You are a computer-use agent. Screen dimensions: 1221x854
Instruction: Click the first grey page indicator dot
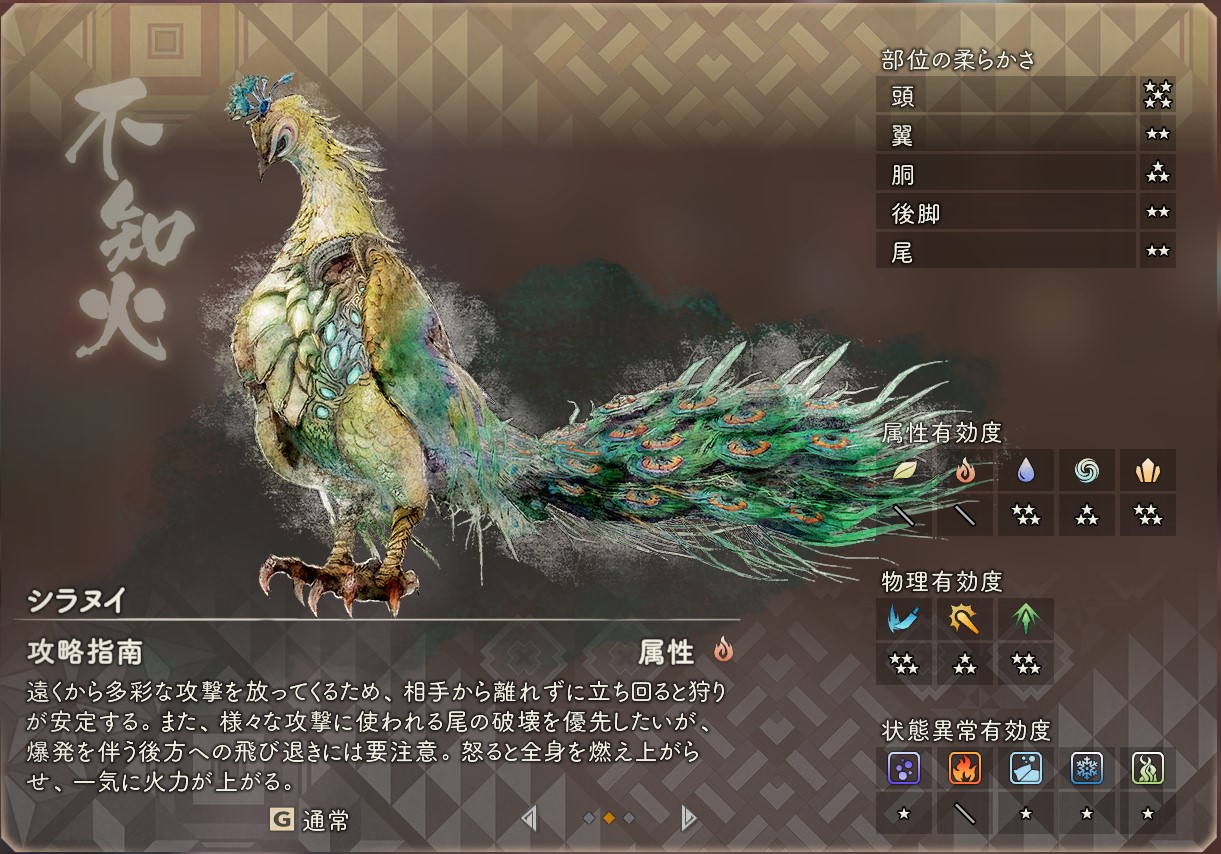pyautogui.click(x=589, y=819)
